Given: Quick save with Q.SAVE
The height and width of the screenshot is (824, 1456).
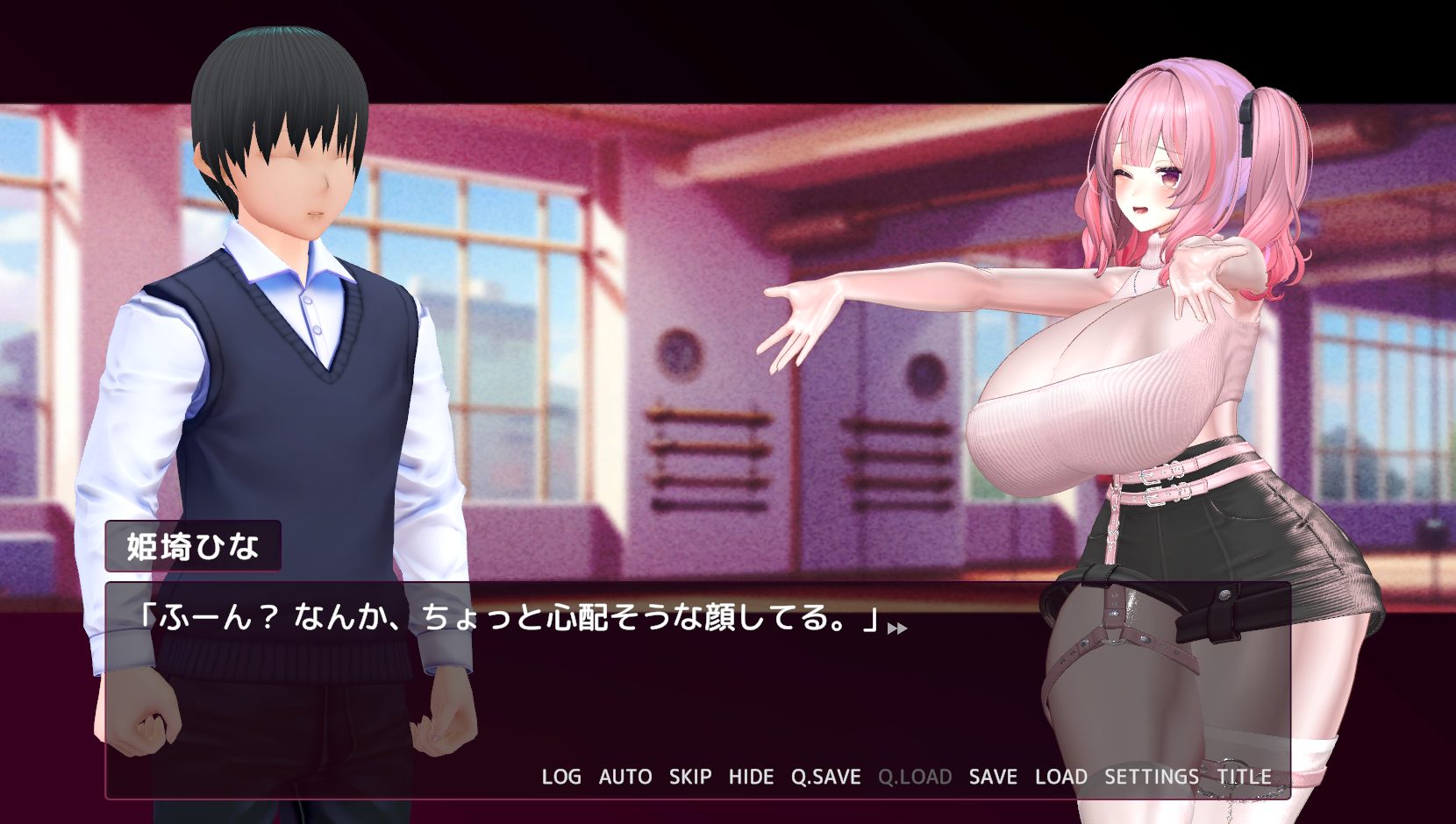Looking at the screenshot, I should click(825, 777).
